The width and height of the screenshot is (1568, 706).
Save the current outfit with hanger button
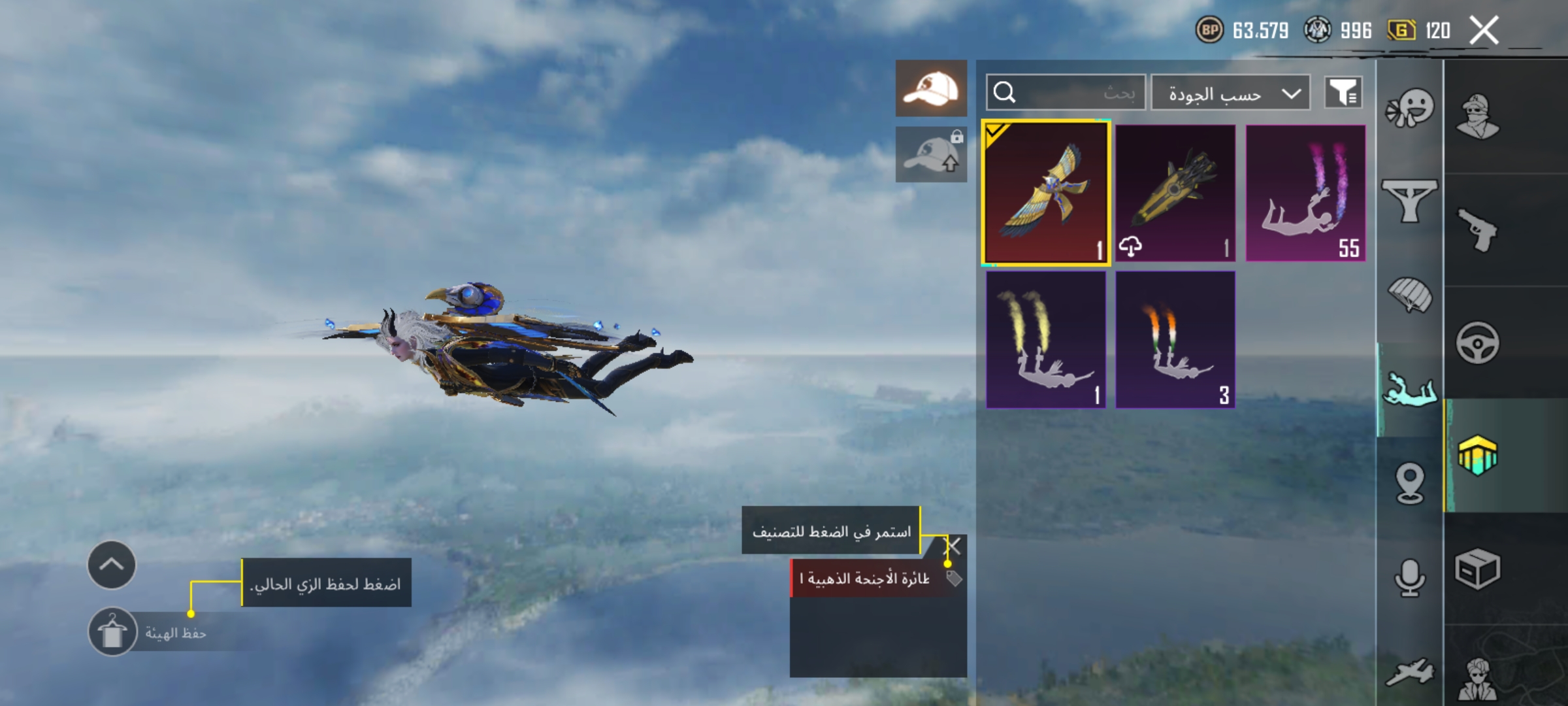click(112, 632)
